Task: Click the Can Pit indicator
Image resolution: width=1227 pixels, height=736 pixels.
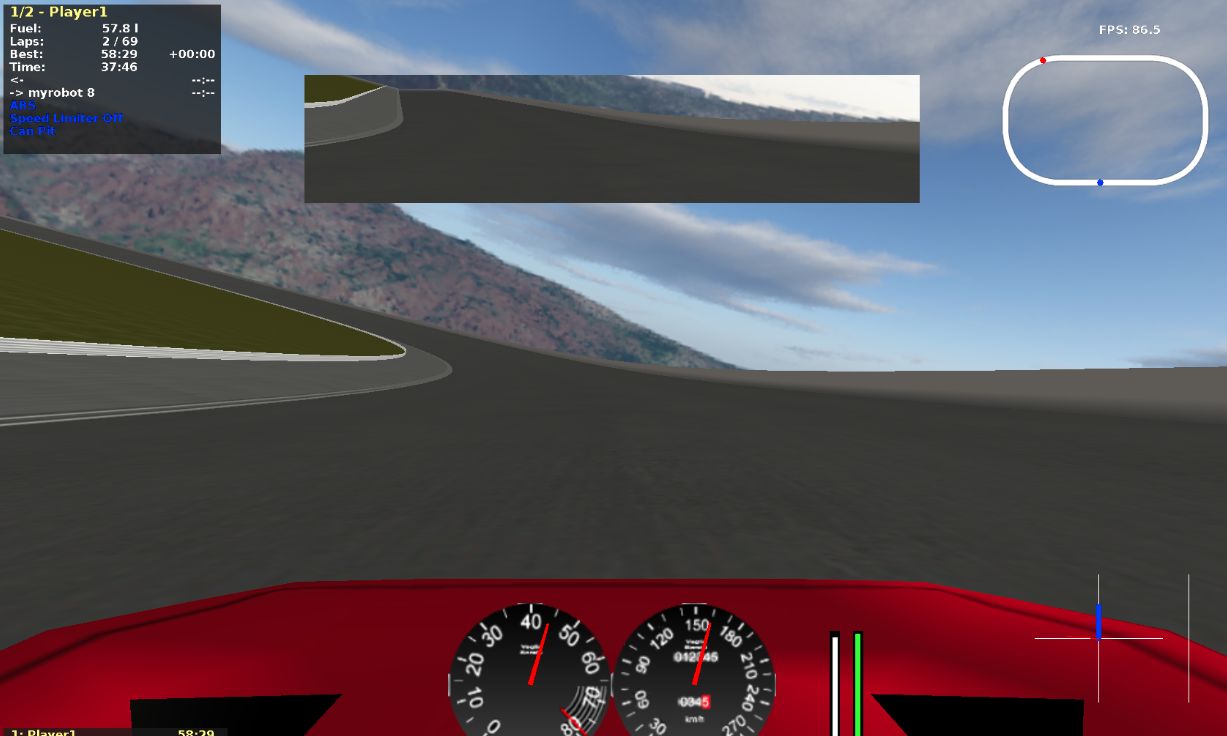Action: click(32, 131)
